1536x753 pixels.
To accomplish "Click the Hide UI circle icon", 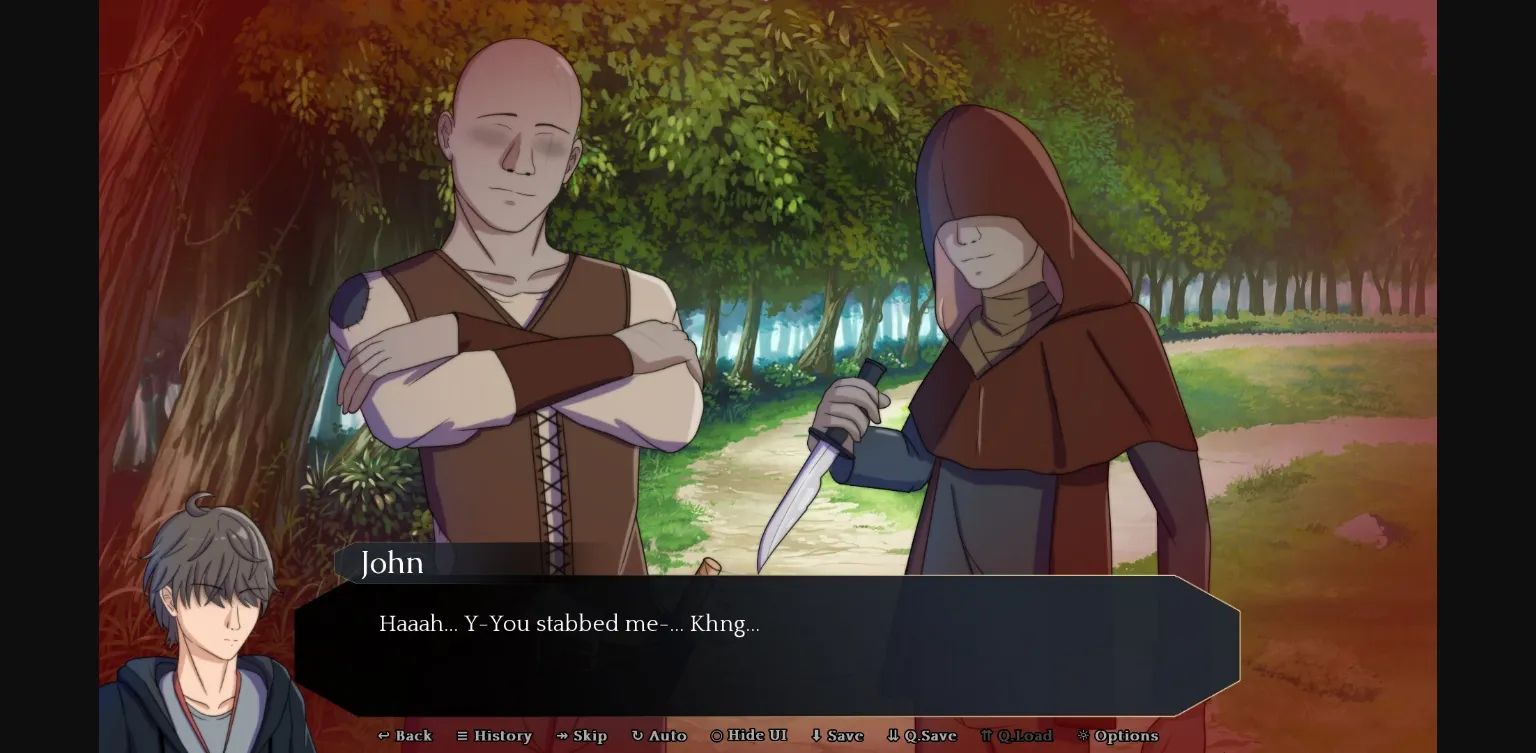I will click(716, 736).
